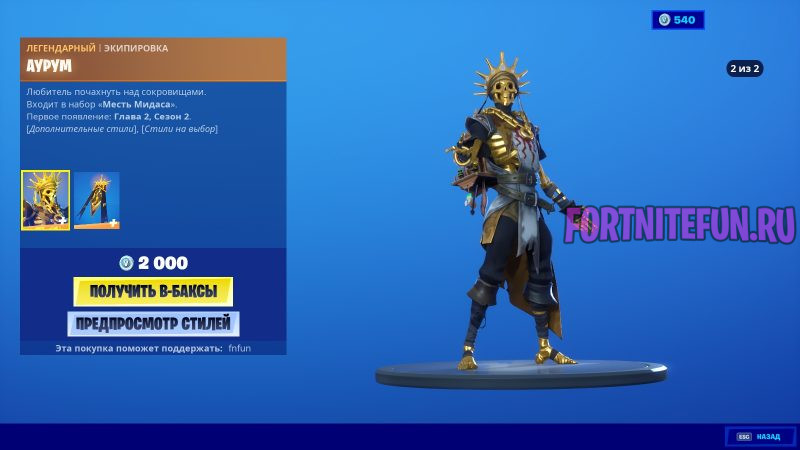Select the golden skull outfit thumbnail

coord(46,200)
